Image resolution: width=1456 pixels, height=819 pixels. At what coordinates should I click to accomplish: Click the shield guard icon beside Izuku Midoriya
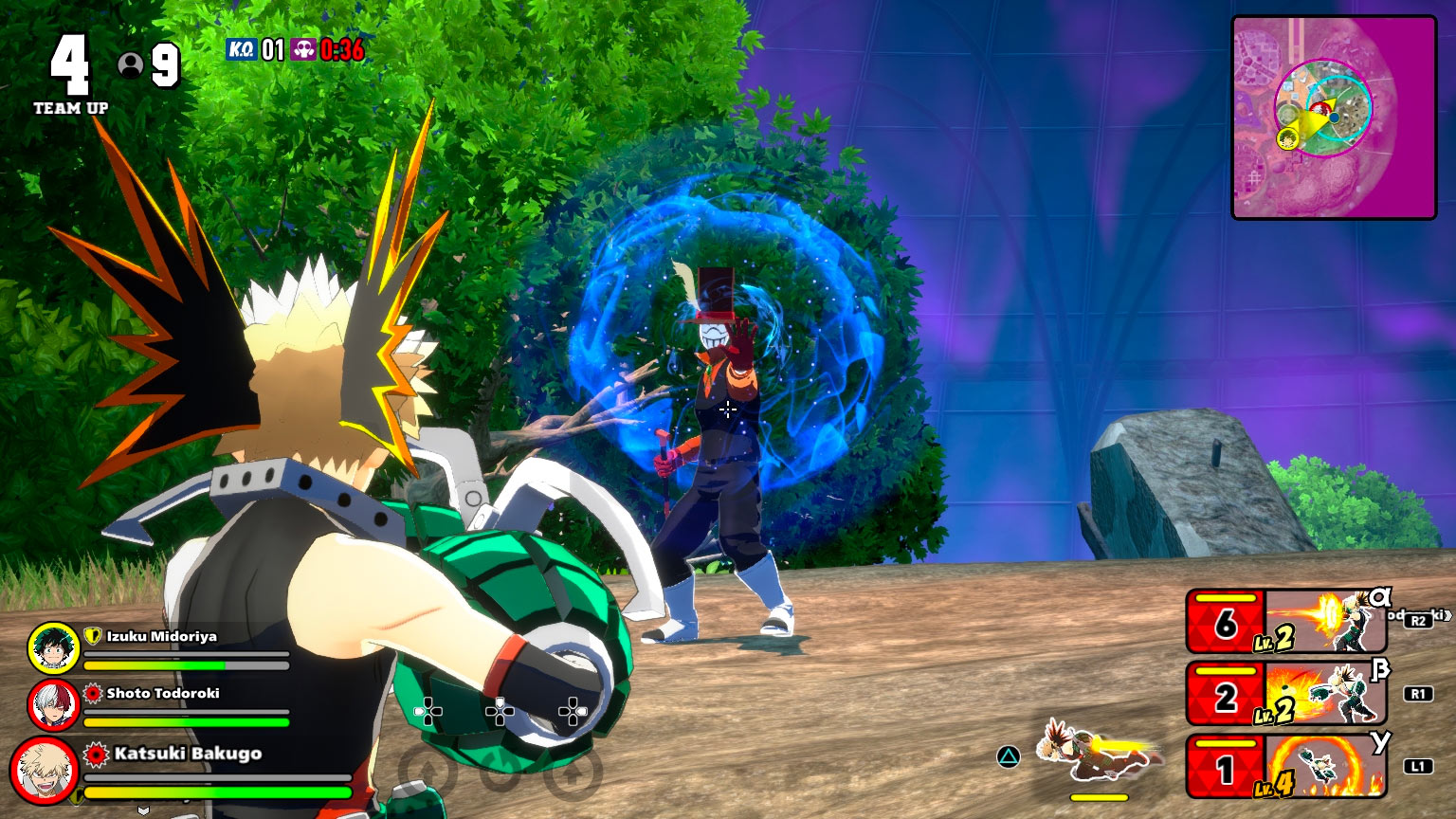pyautogui.click(x=92, y=637)
